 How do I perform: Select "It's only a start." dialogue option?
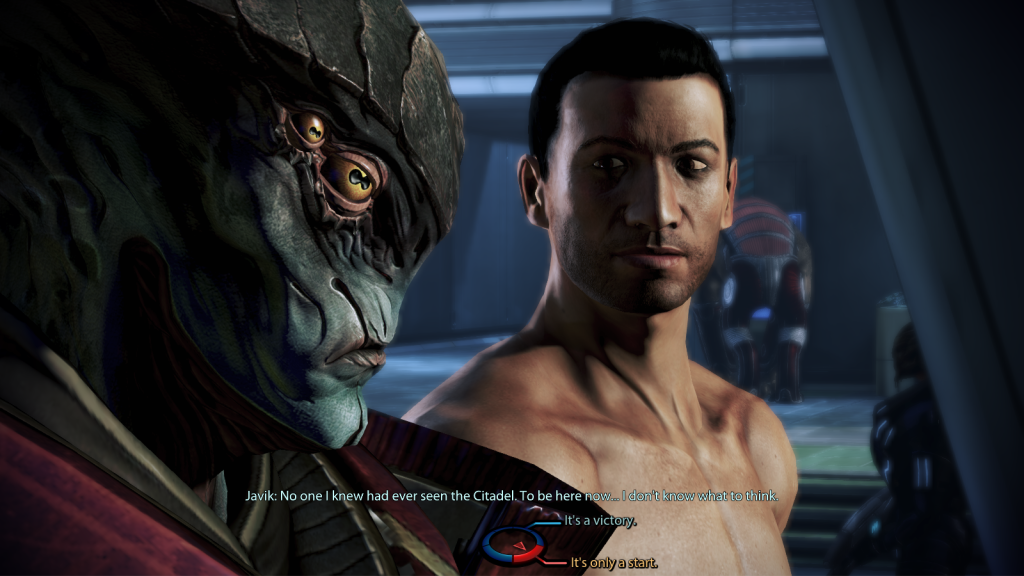click(613, 563)
